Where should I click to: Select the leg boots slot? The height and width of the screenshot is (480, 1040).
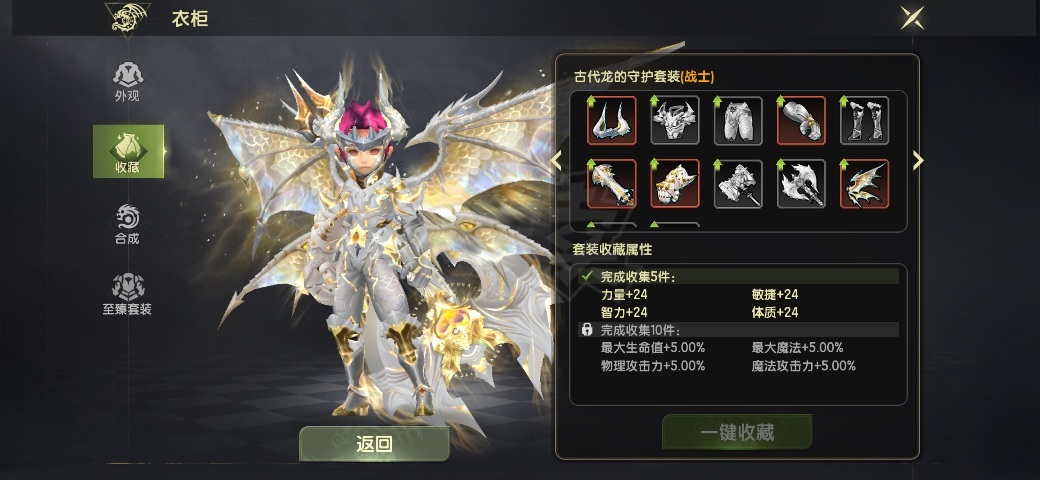coord(864,121)
